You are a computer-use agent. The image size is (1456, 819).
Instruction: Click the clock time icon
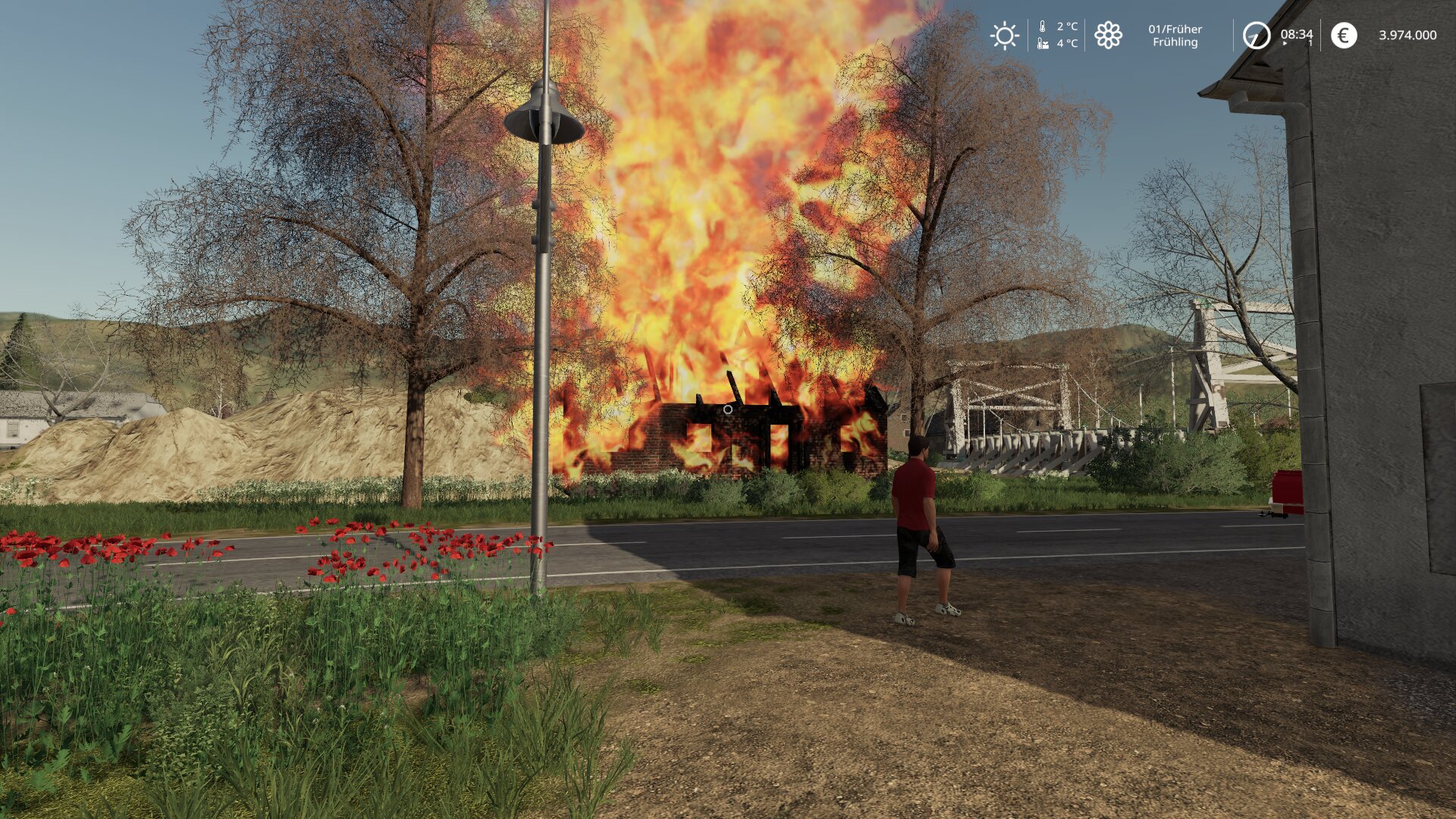point(1256,36)
